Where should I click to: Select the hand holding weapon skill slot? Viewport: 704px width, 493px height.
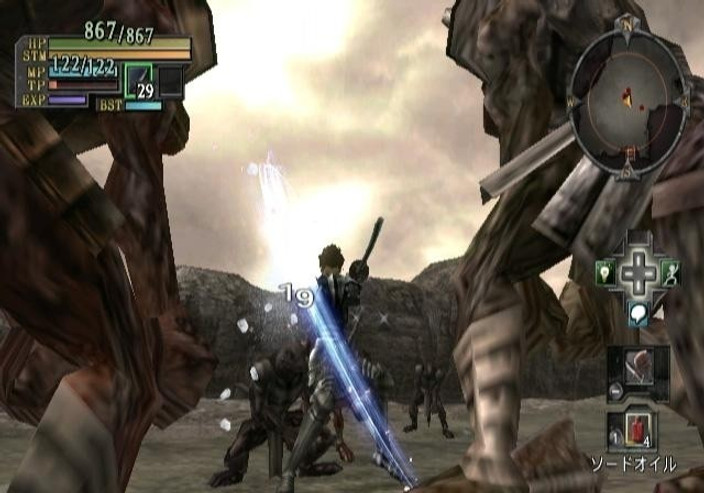click(639, 367)
